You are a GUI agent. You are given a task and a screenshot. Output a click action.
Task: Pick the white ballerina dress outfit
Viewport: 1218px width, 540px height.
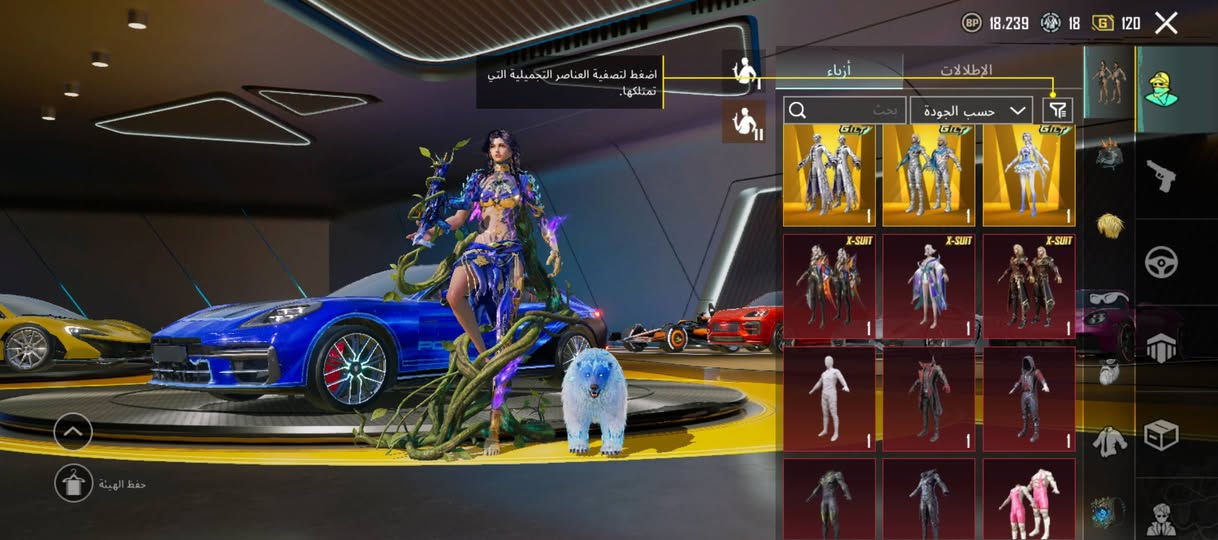point(1029,175)
